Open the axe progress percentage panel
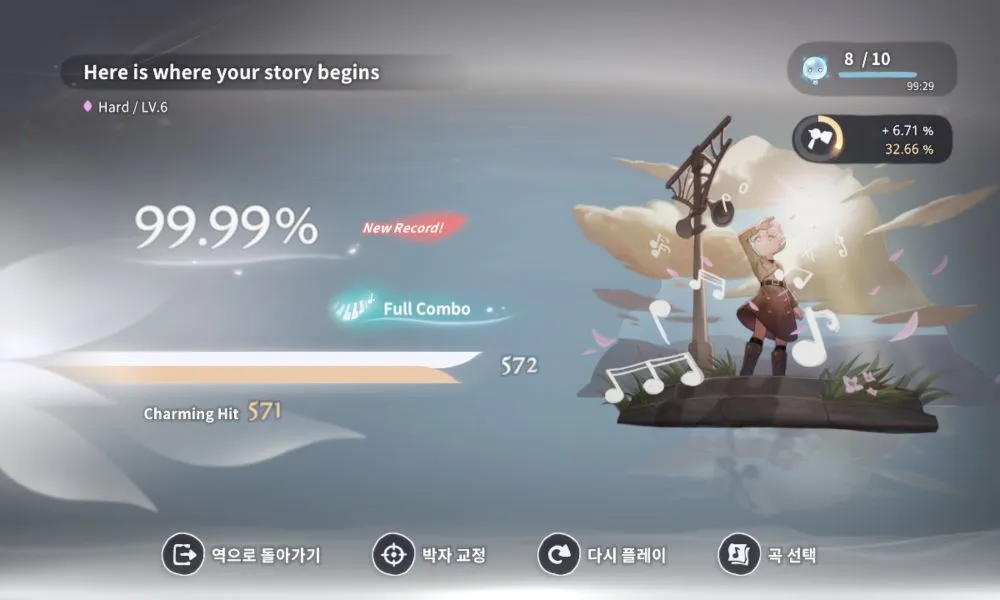 pos(871,139)
